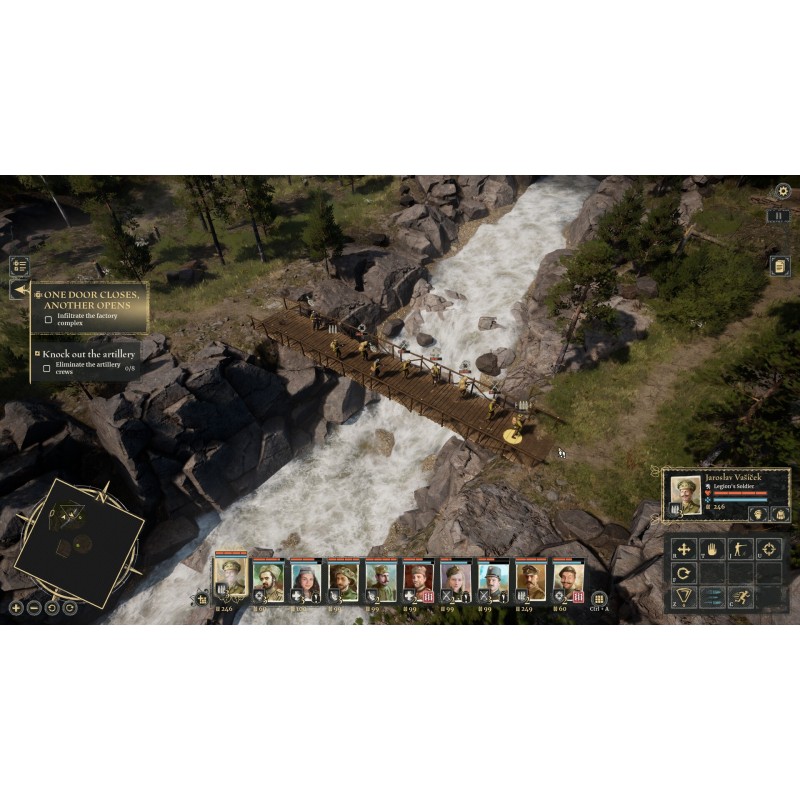Select the last squad portrait with mustached soldier
Viewport: 800px width, 800px height.
[x=567, y=580]
